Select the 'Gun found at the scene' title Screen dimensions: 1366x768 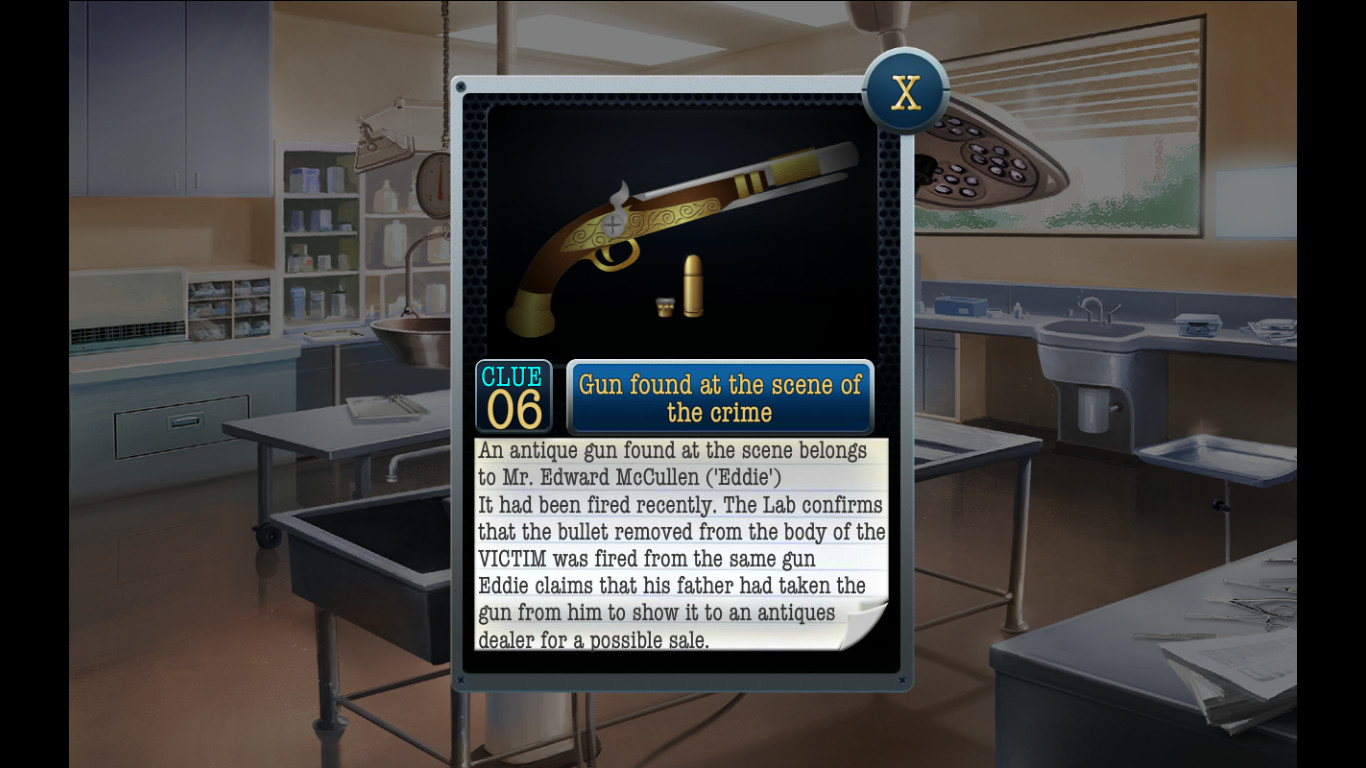coord(722,396)
